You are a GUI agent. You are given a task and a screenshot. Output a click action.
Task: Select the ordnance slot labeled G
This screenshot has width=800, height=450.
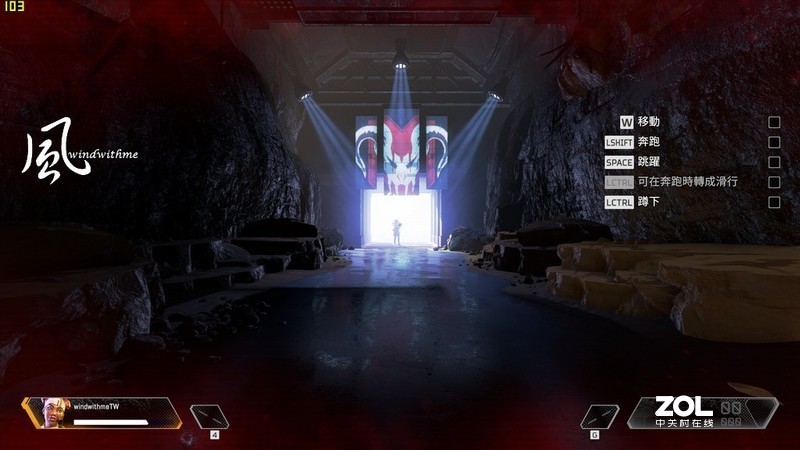tap(598, 416)
